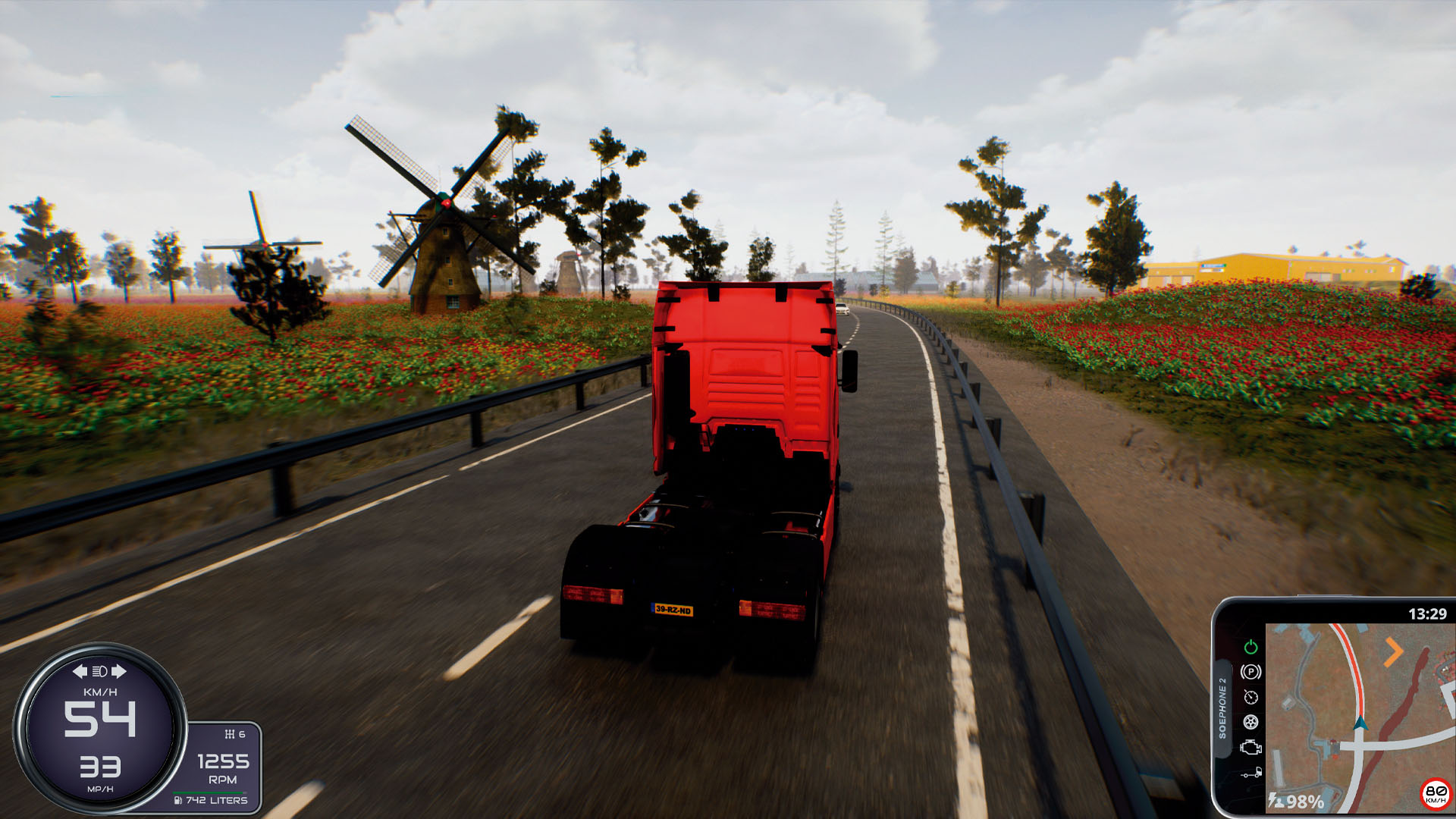Select the trailer coupling icon on the phone
1456x819 pixels.
point(1251,771)
